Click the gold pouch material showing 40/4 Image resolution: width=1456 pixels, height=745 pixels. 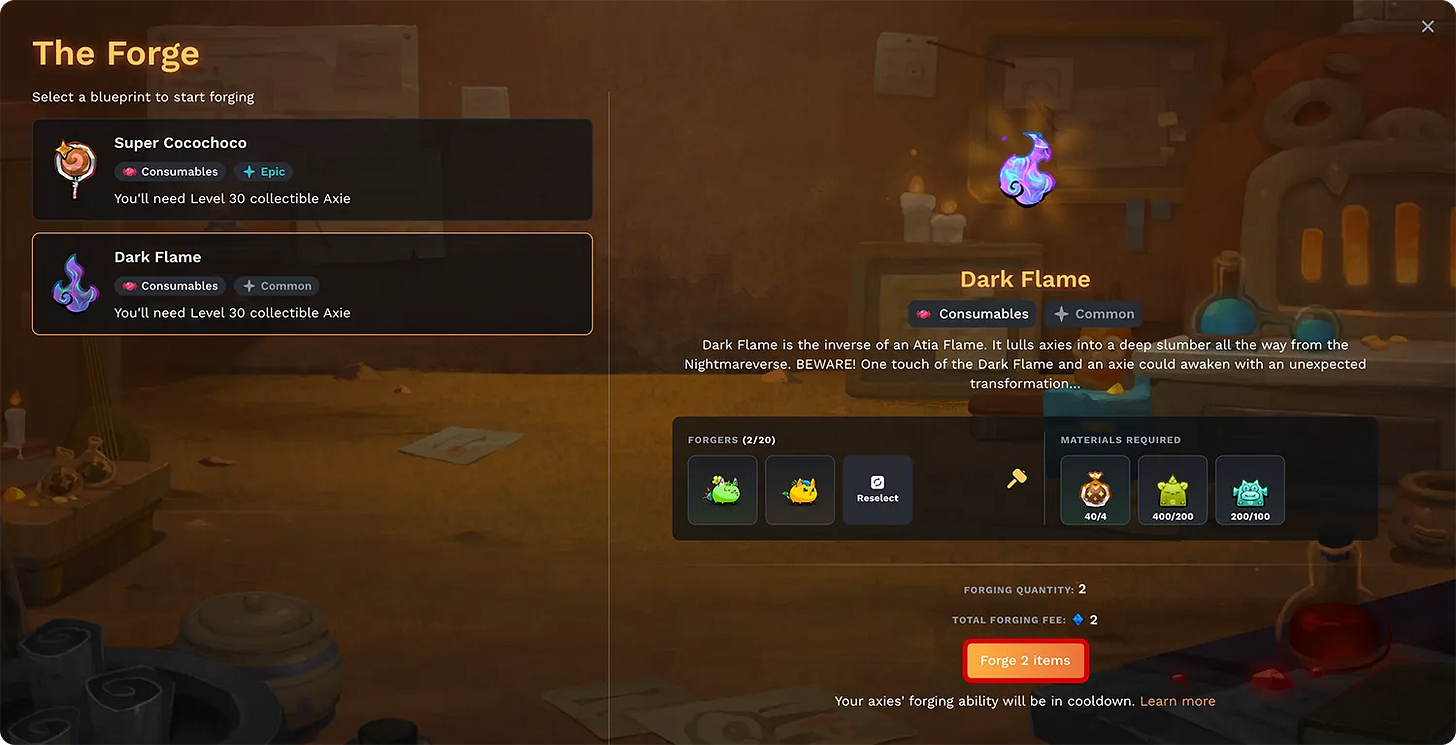[x=1094, y=489]
